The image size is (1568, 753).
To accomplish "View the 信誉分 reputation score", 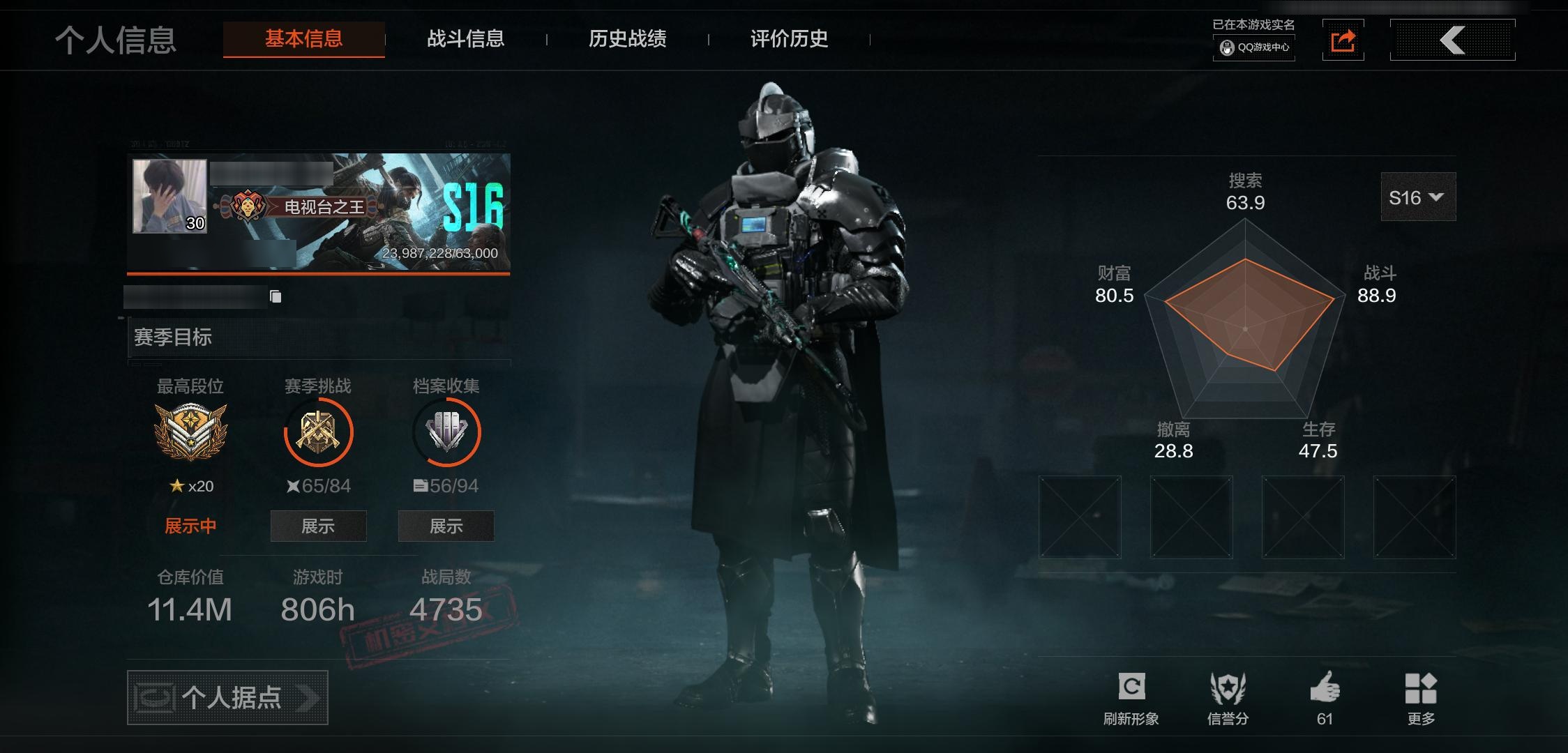I will click(1228, 698).
